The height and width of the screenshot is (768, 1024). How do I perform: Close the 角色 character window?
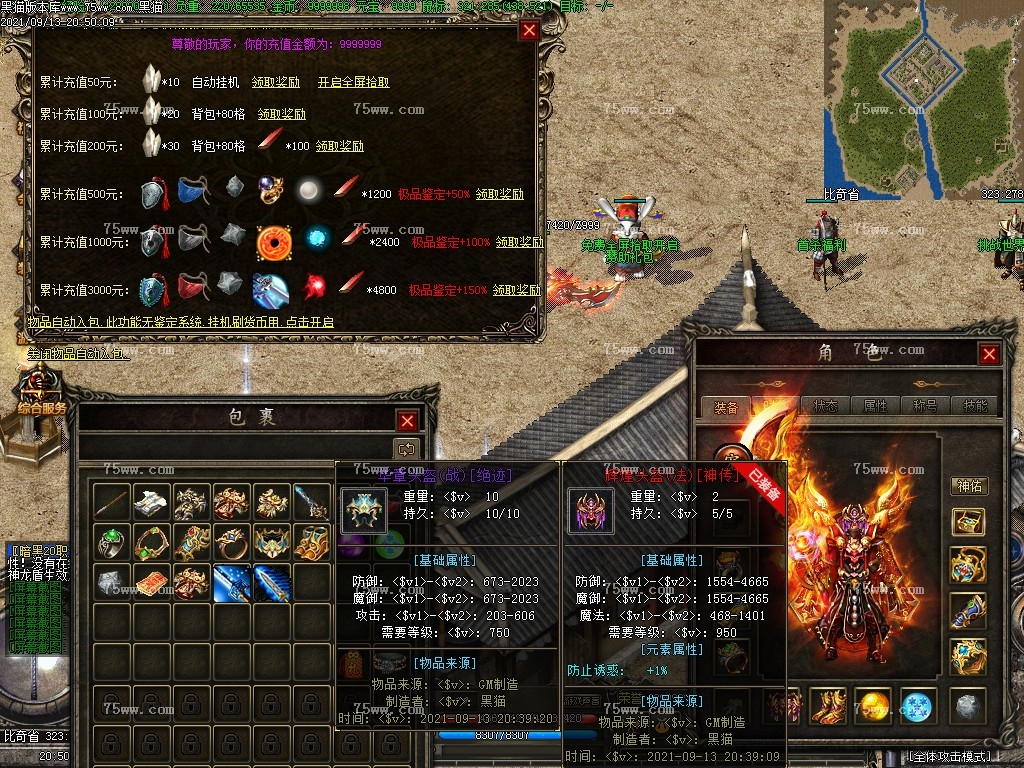(989, 354)
